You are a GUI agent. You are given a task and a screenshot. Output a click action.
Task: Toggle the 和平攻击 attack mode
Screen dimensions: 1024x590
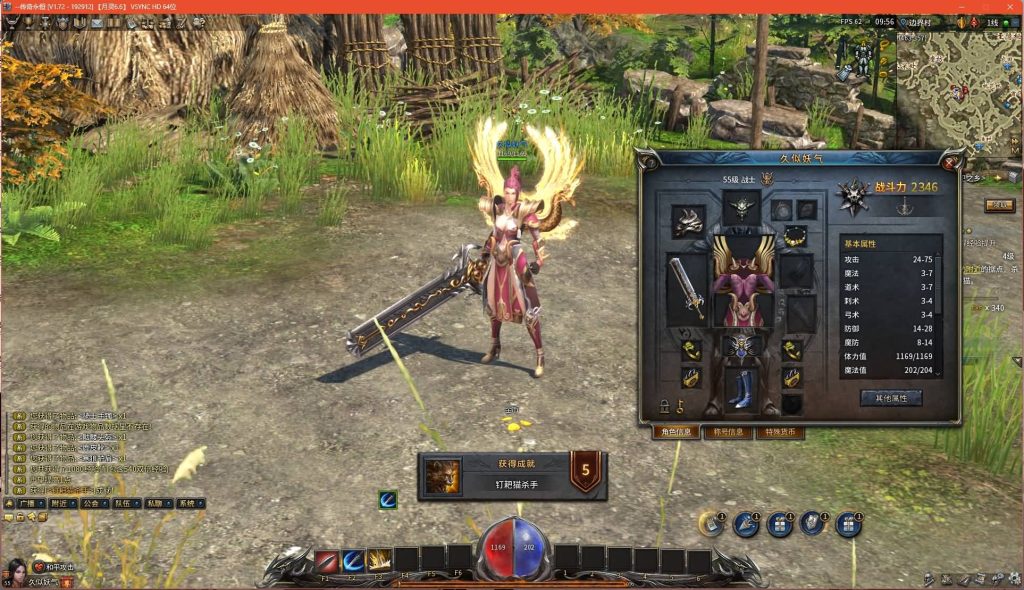[55, 567]
